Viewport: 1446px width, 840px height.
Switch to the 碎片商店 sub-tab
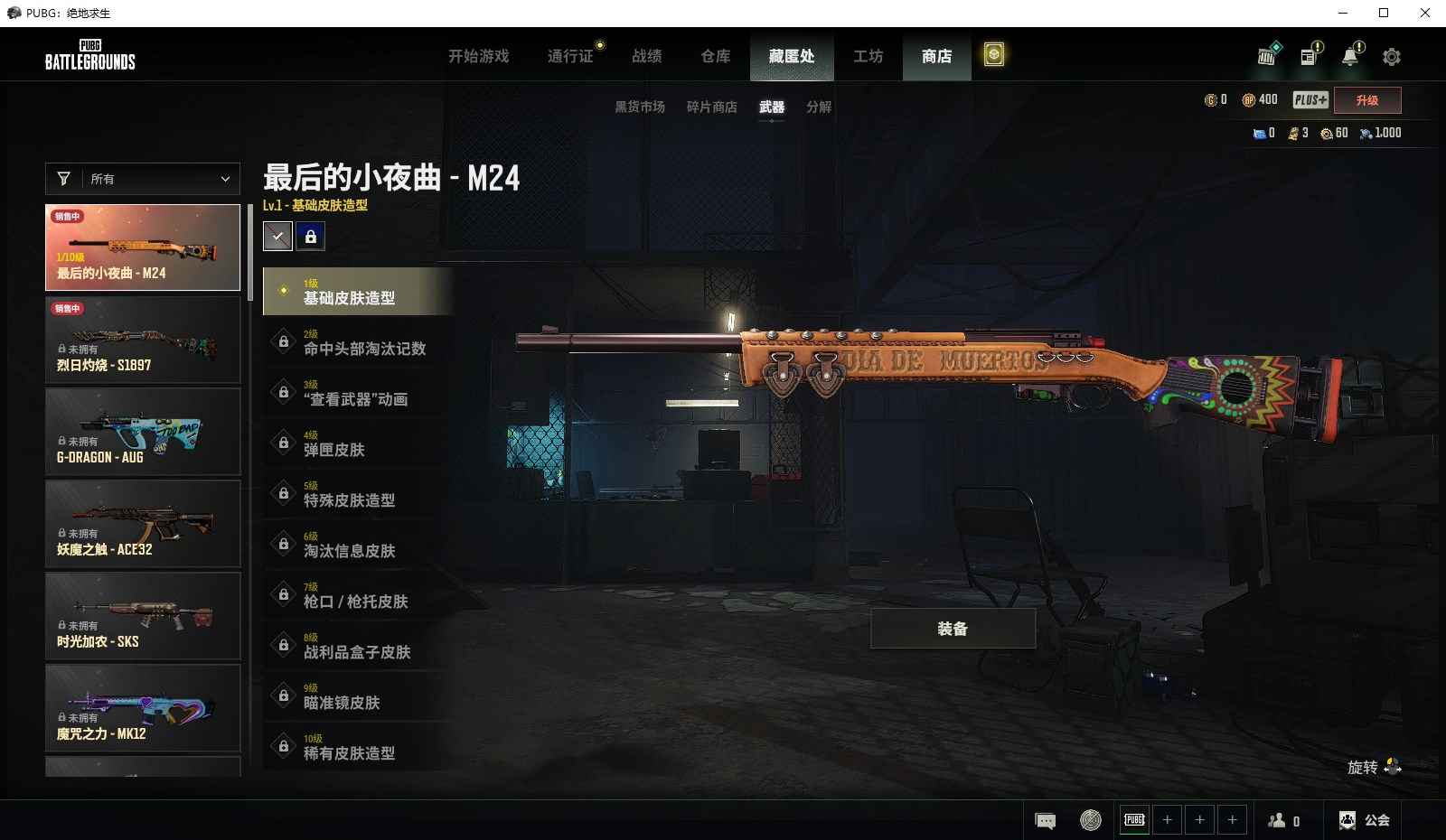[x=711, y=107]
